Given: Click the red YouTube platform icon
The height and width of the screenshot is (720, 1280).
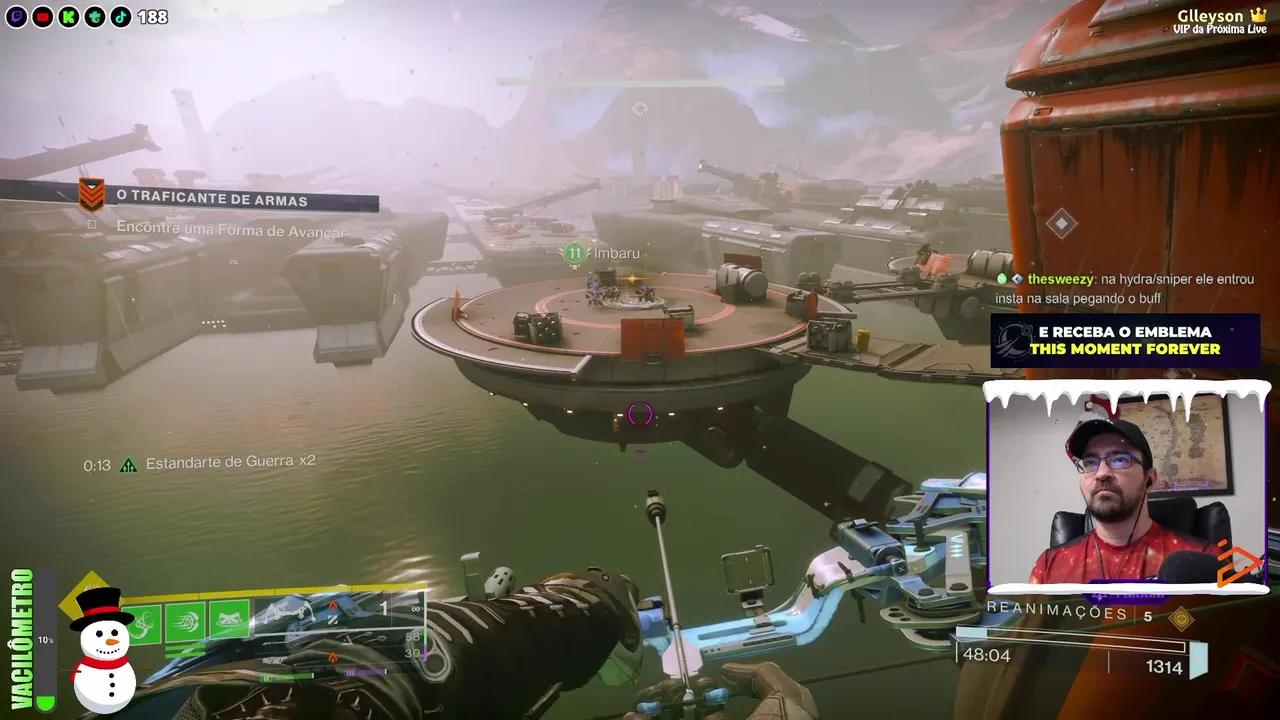Looking at the screenshot, I should (42, 17).
